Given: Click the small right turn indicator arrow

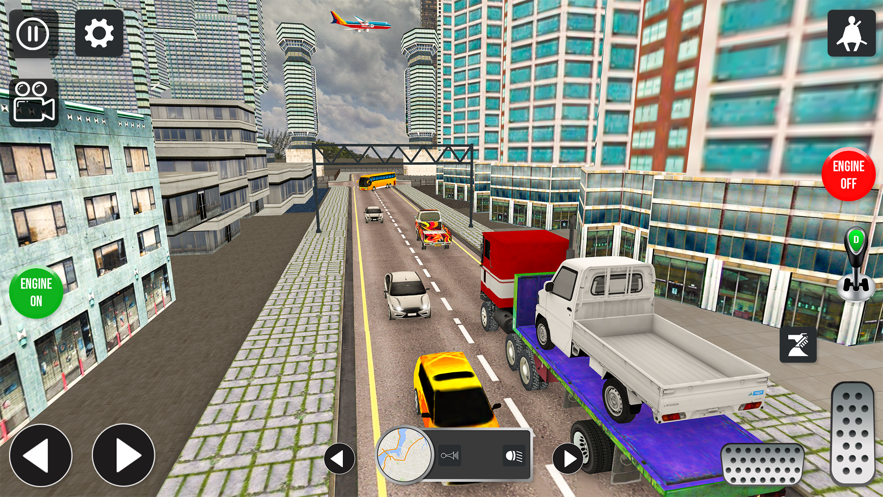Looking at the screenshot, I should click(x=567, y=458).
